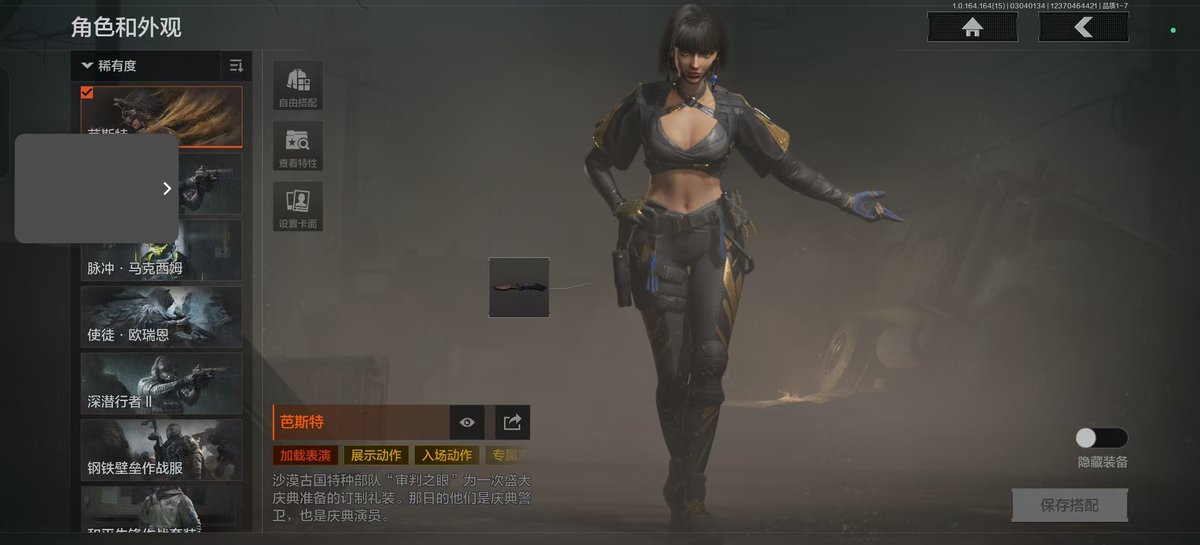Pick the 钢铁壁垒作战服 skin
Viewport: 1200px width, 545px height.
(161, 449)
